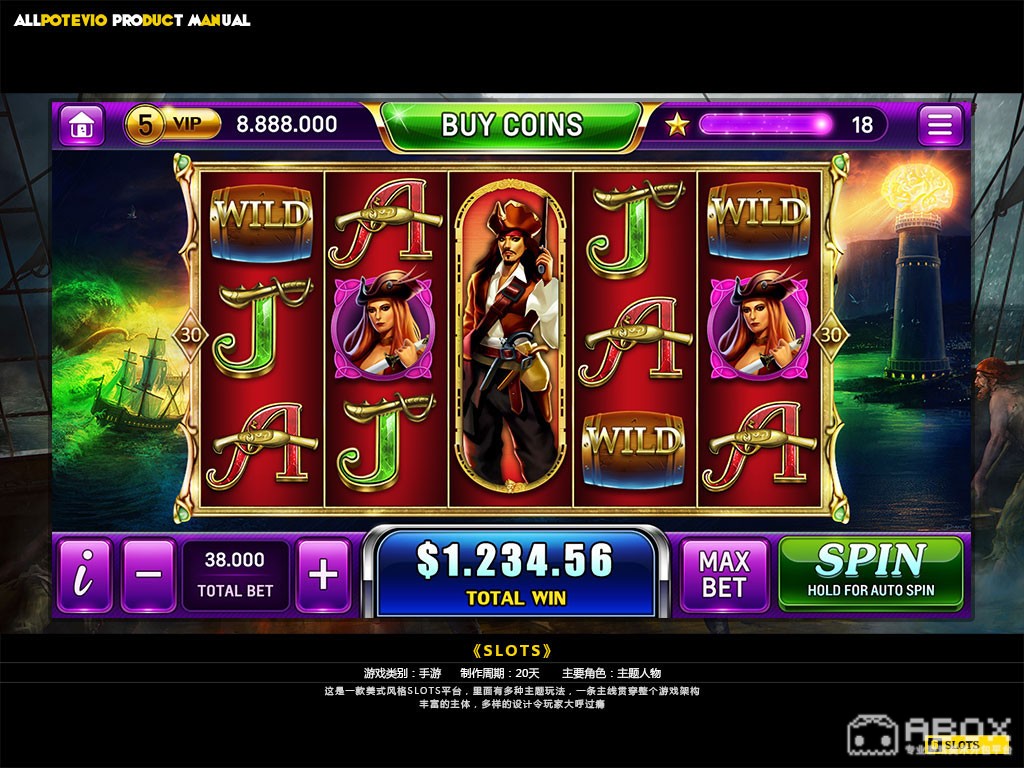Click the right payline 30 marker
This screenshot has height=768, width=1024.
coord(831,335)
